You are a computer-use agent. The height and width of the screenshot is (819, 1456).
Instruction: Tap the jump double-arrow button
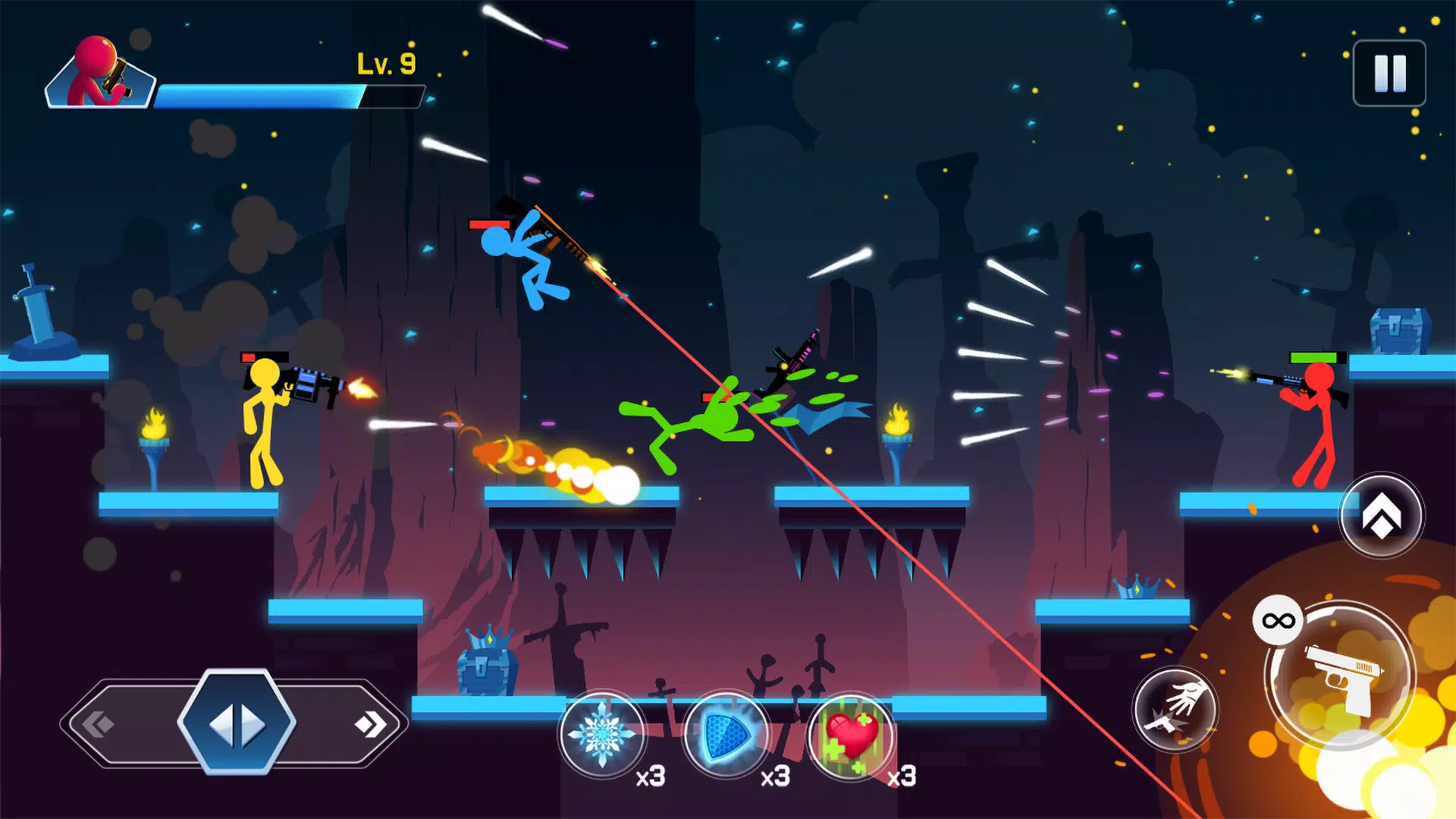(1381, 516)
